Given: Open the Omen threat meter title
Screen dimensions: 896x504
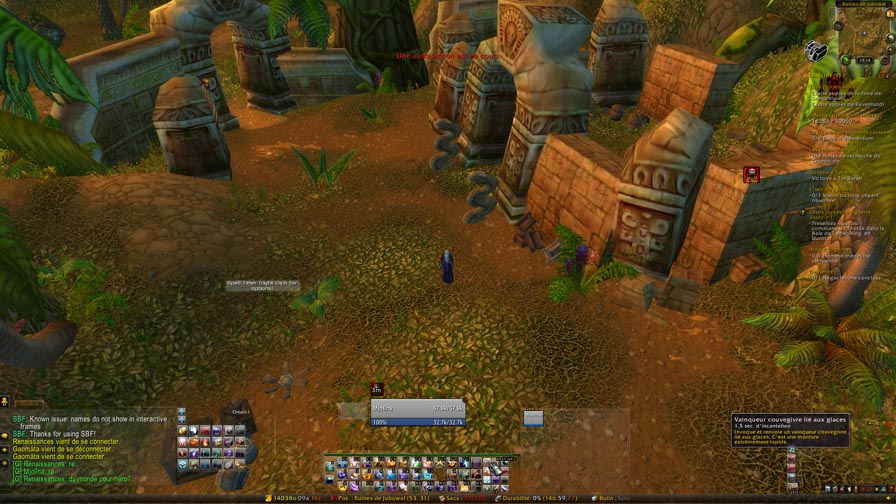Looking at the screenshot, I should [240, 411].
